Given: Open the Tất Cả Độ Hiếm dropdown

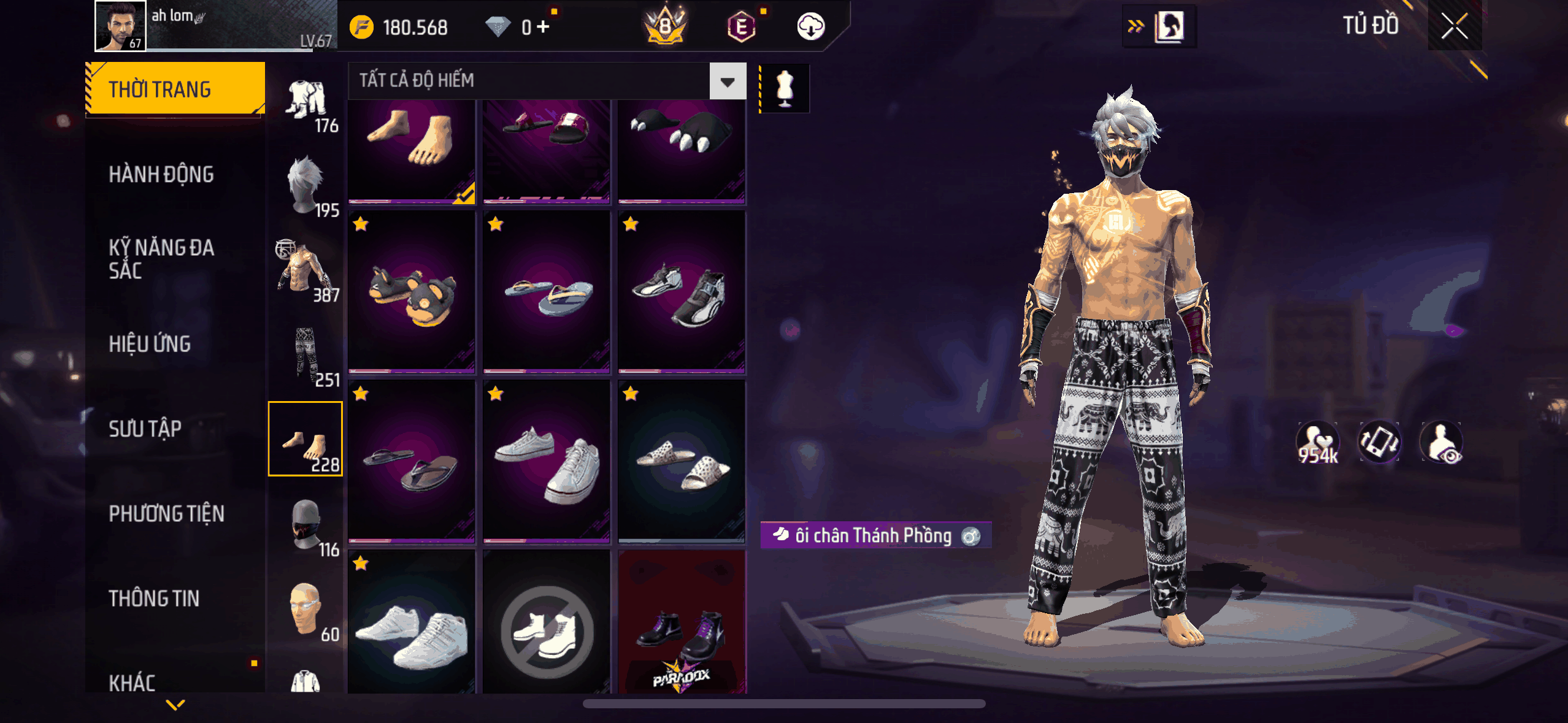Looking at the screenshot, I should (728, 81).
